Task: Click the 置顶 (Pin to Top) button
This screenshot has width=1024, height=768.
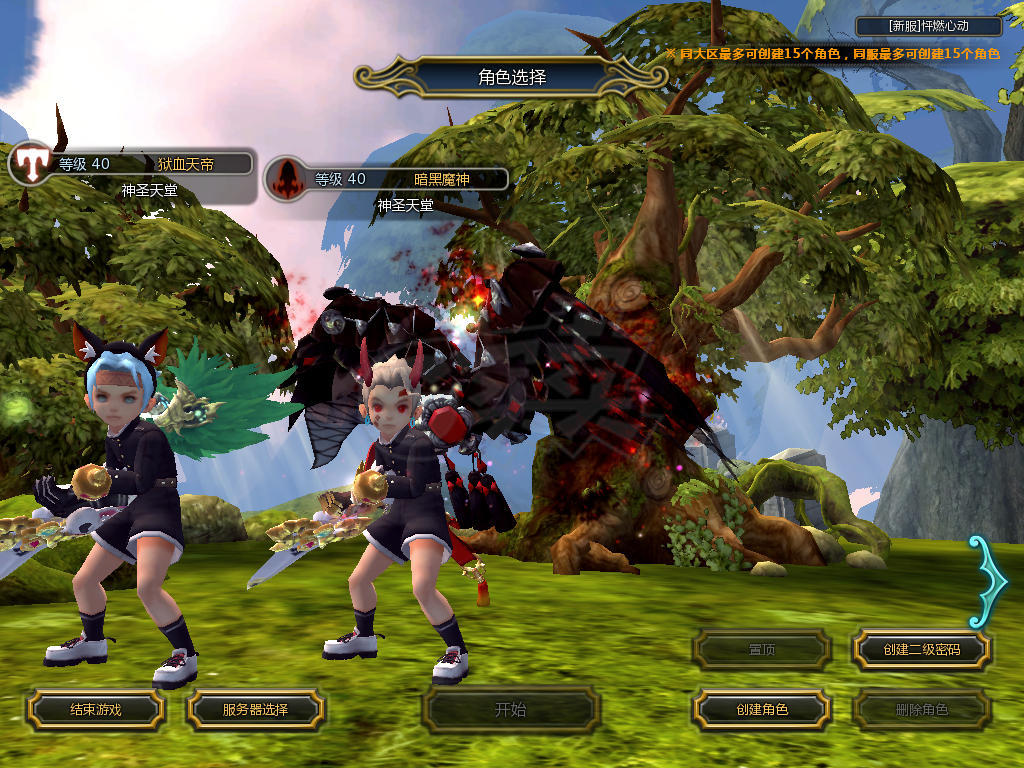Action: click(x=762, y=650)
